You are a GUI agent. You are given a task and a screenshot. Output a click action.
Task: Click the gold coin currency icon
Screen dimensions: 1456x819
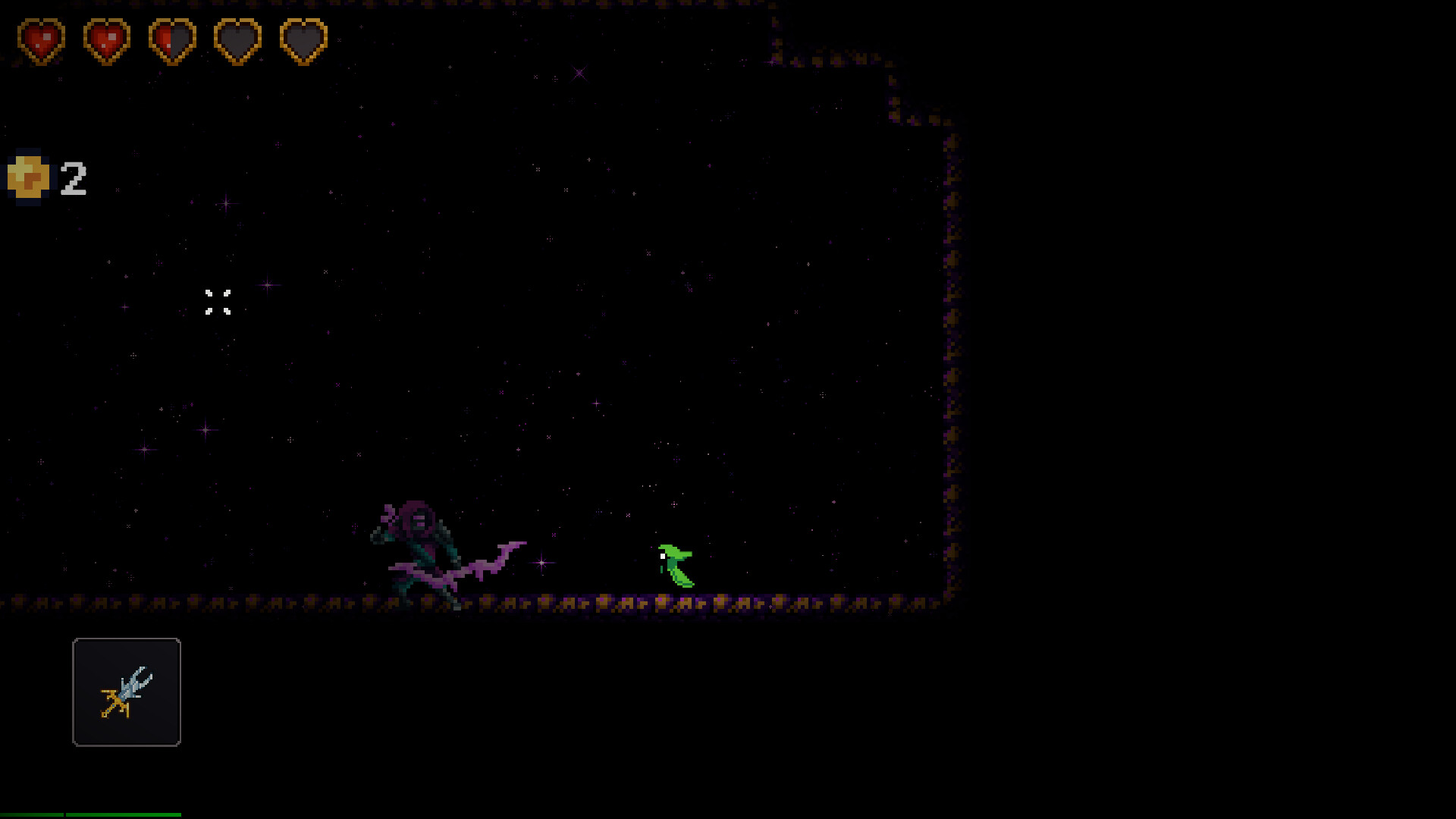[29, 177]
